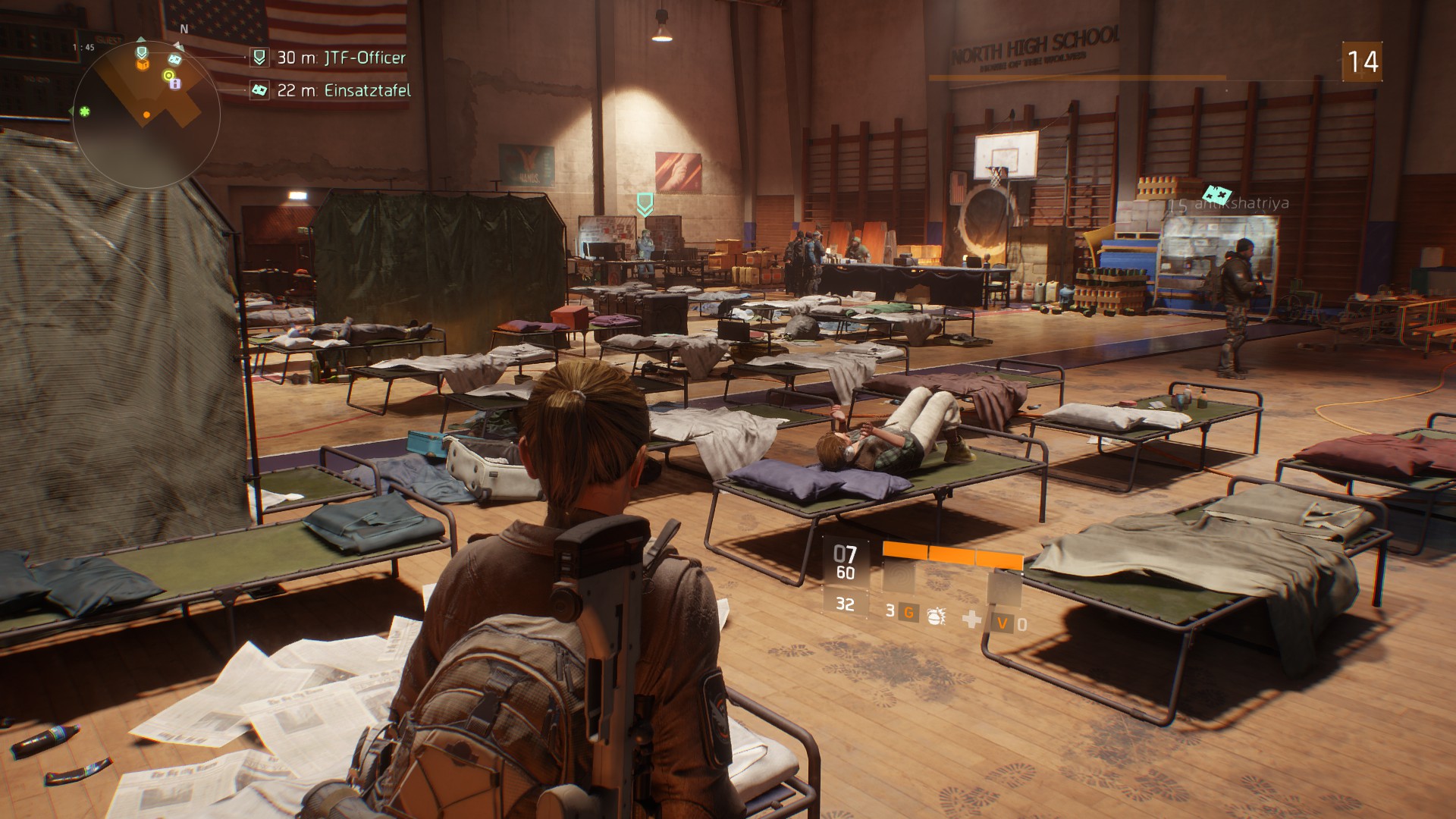Screen dimensions: 1456x819
Task: Click the Einsatztafel waypoint marker above the board
Action: coord(1216,193)
